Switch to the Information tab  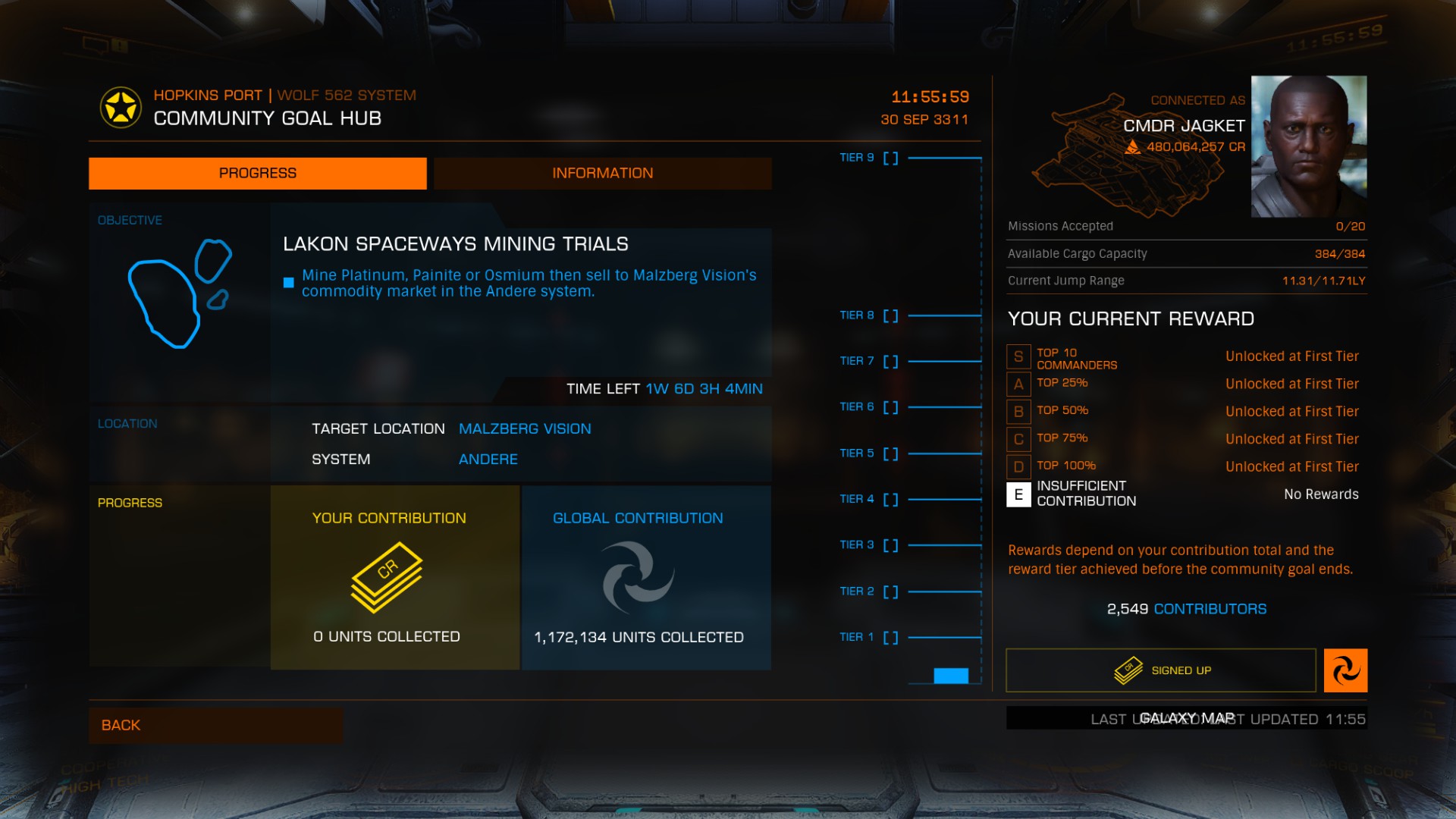602,173
